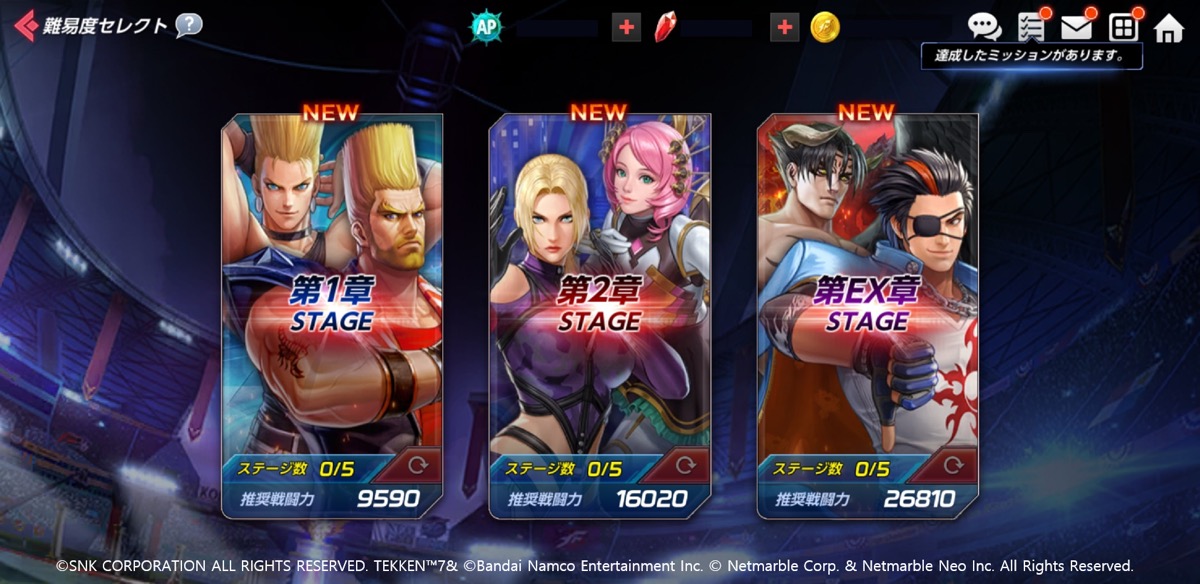Open the mission checklist icon

coord(1031,27)
